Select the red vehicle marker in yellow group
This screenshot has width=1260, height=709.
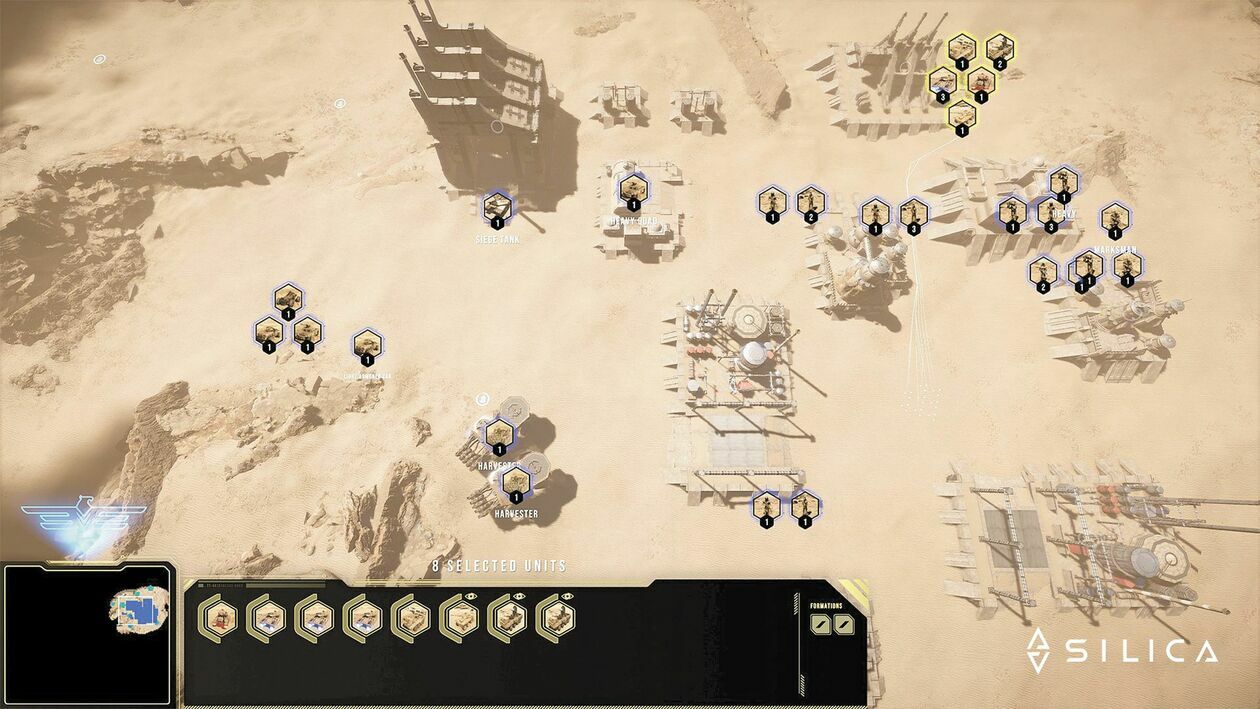[x=981, y=82]
